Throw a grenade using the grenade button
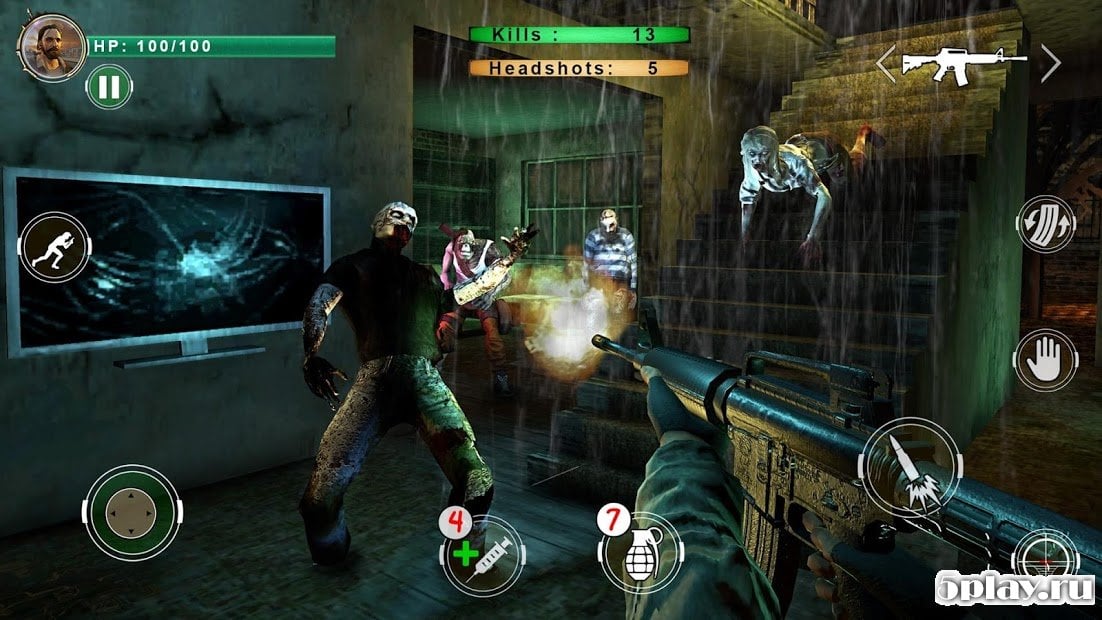 click(x=640, y=553)
